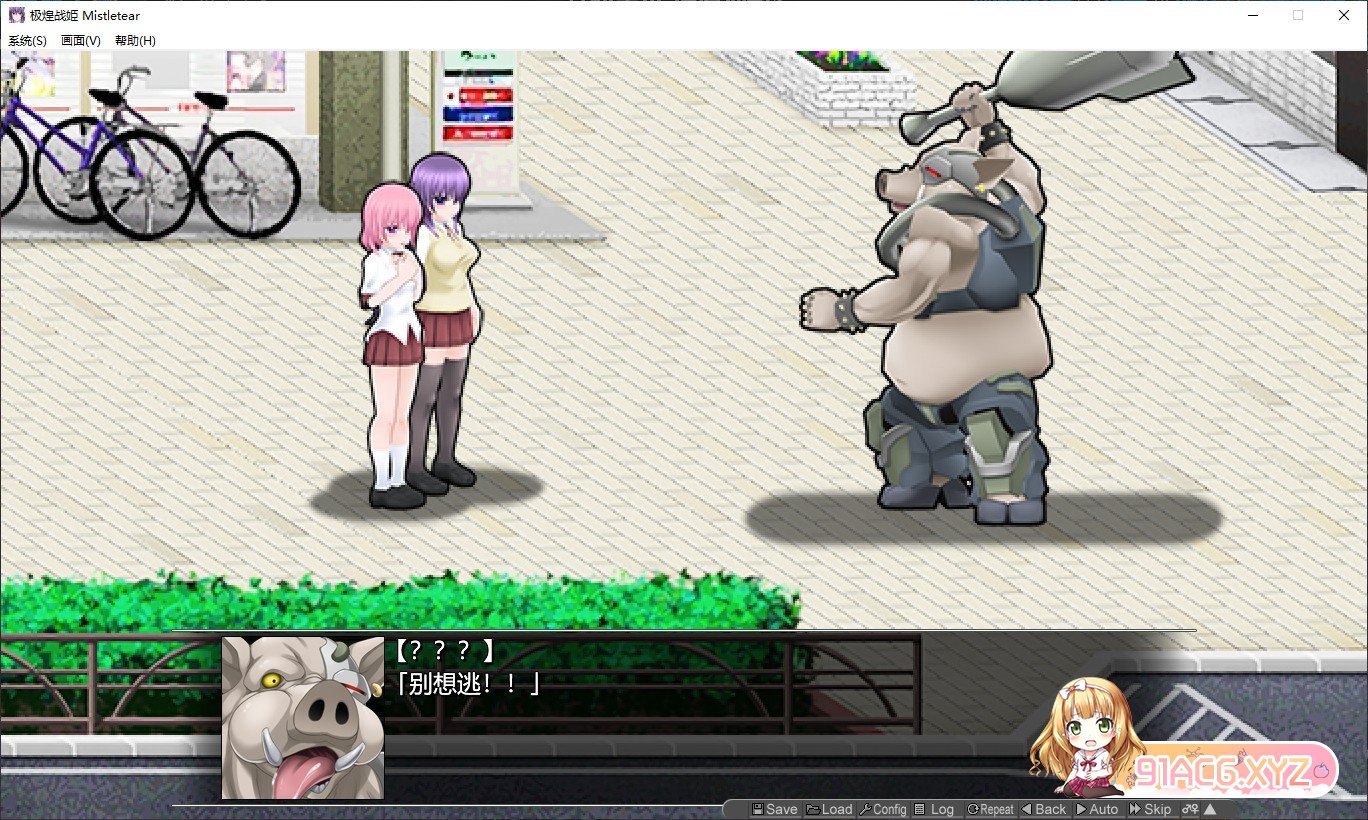The width and height of the screenshot is (1368, 820).
Task: Open the 帮助(H) menu
Action: (135, 41)
